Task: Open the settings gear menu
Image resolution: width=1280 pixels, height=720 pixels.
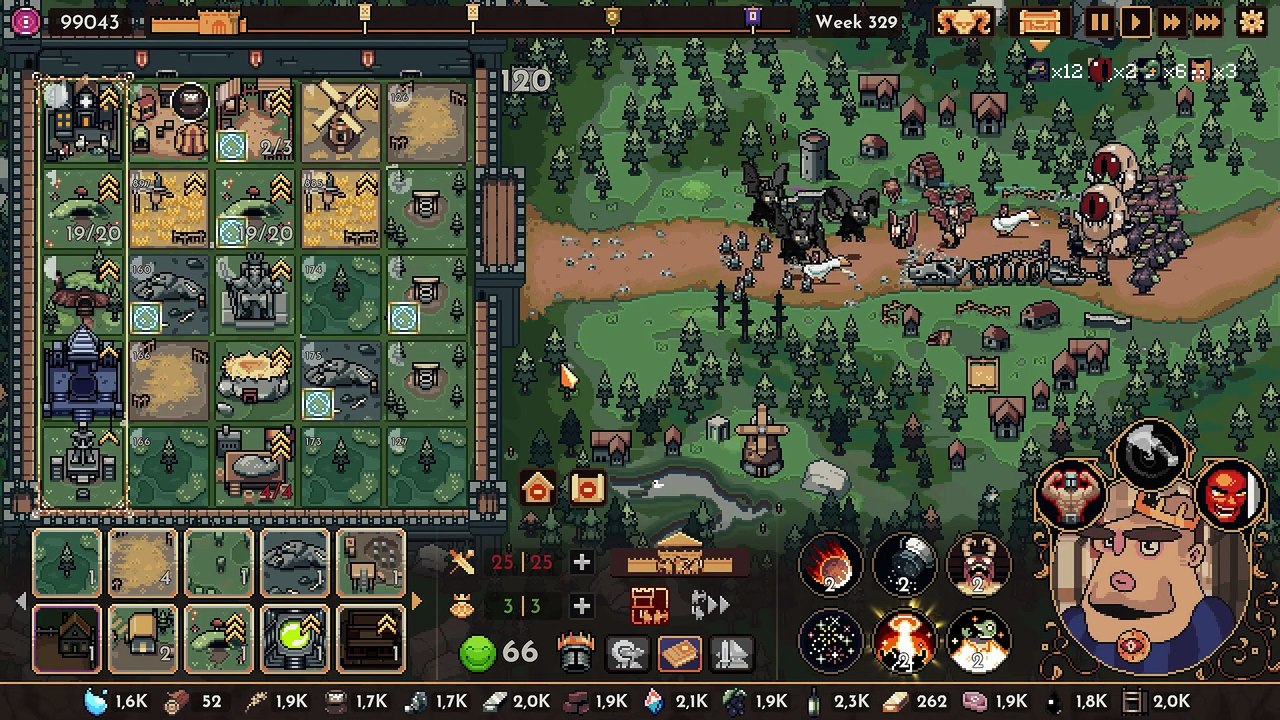Action: [x=1251, y=22]
